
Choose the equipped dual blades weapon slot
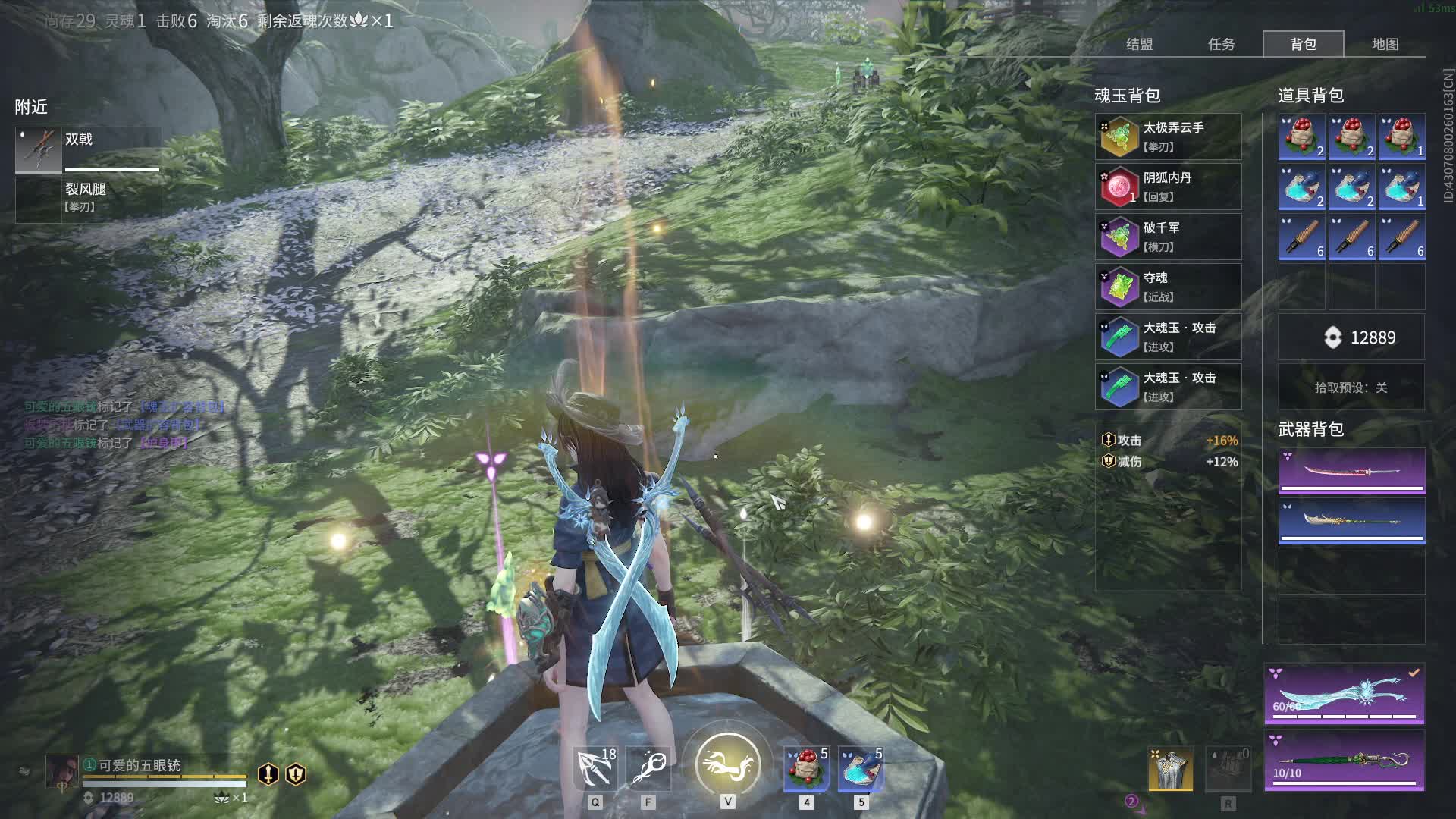pyautogui.click(x=1344, y=694)
